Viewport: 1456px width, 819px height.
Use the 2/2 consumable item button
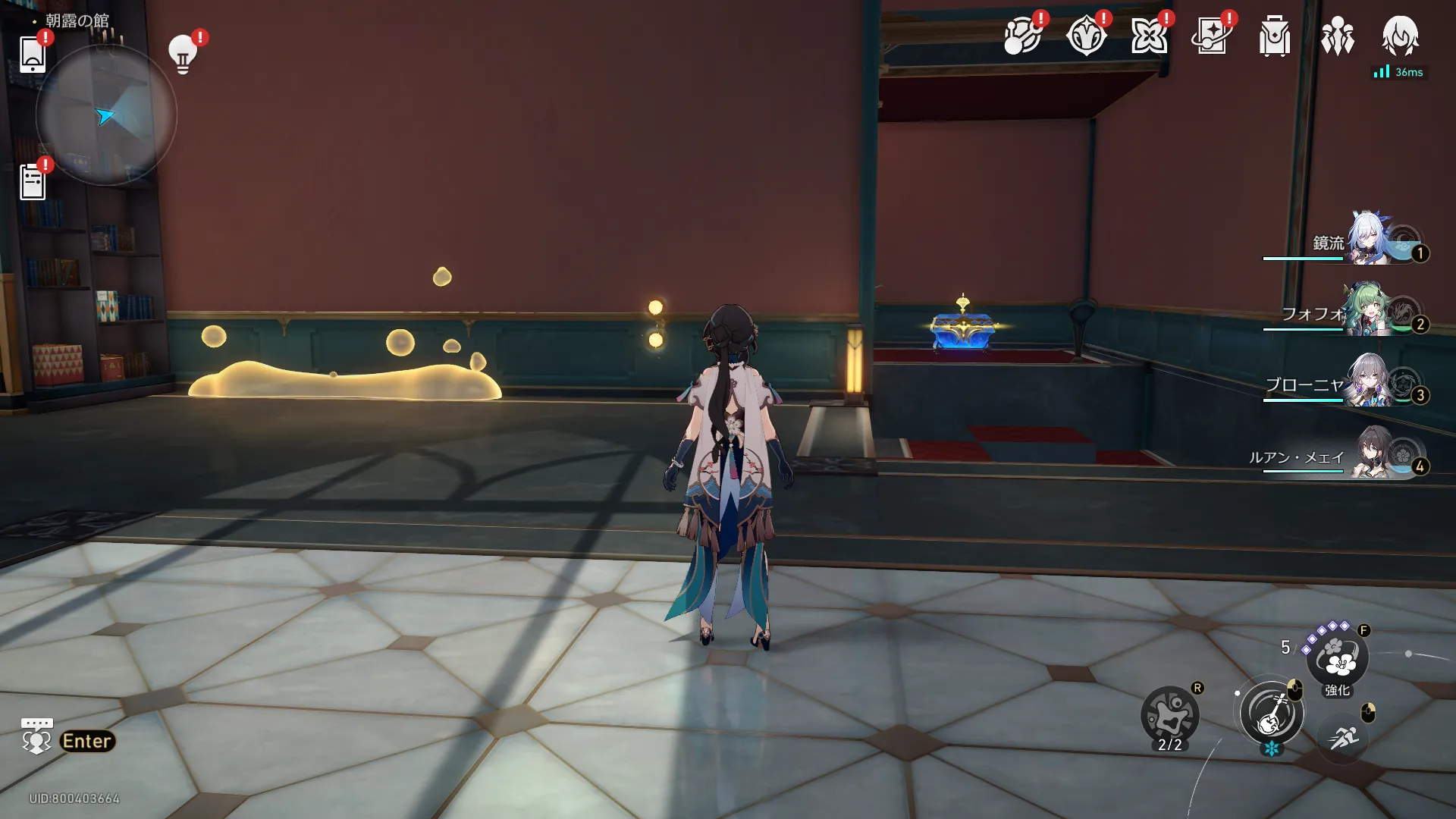coord(1169,716)
